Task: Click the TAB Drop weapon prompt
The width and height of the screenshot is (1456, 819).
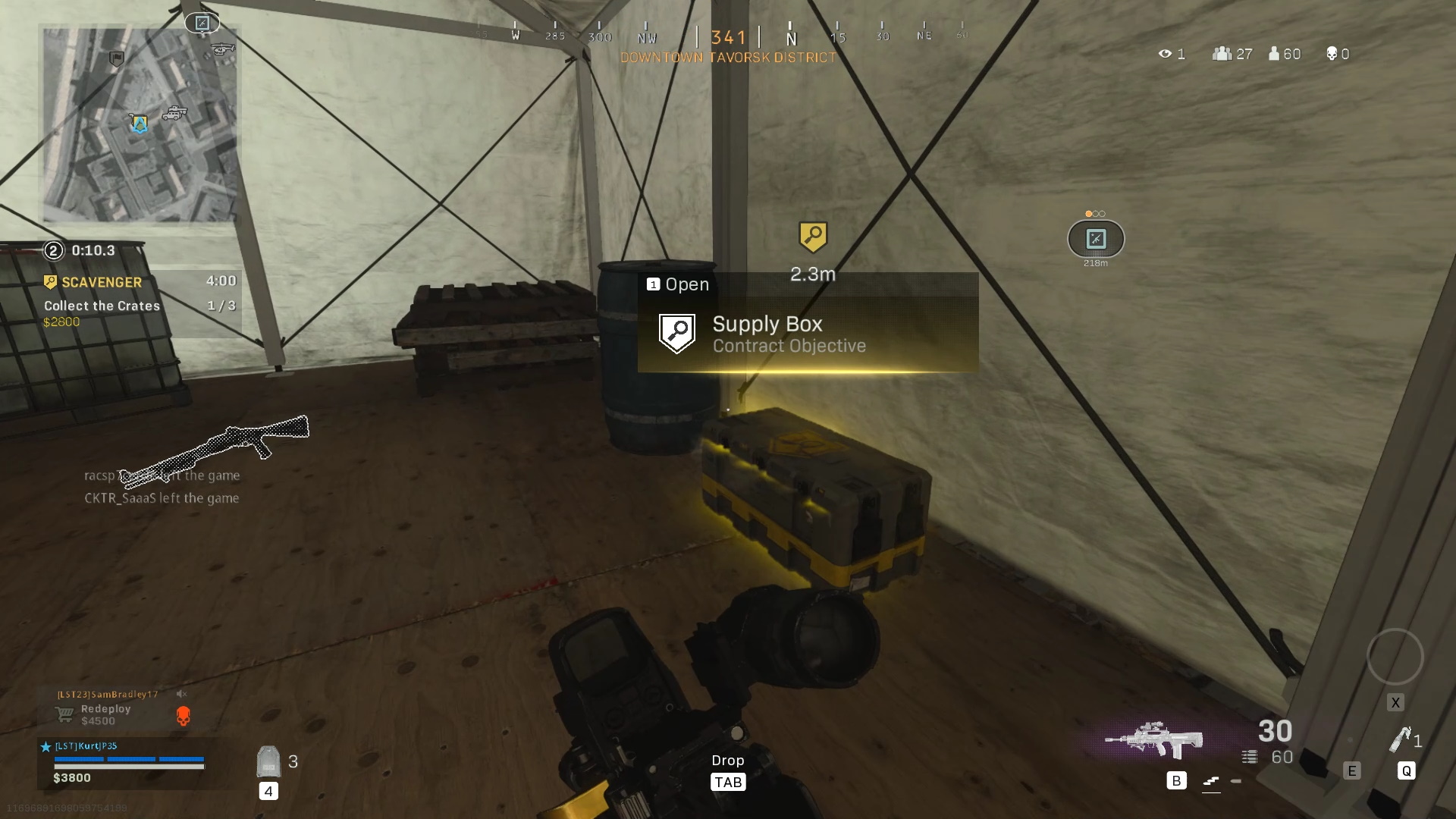Action: 728,781
